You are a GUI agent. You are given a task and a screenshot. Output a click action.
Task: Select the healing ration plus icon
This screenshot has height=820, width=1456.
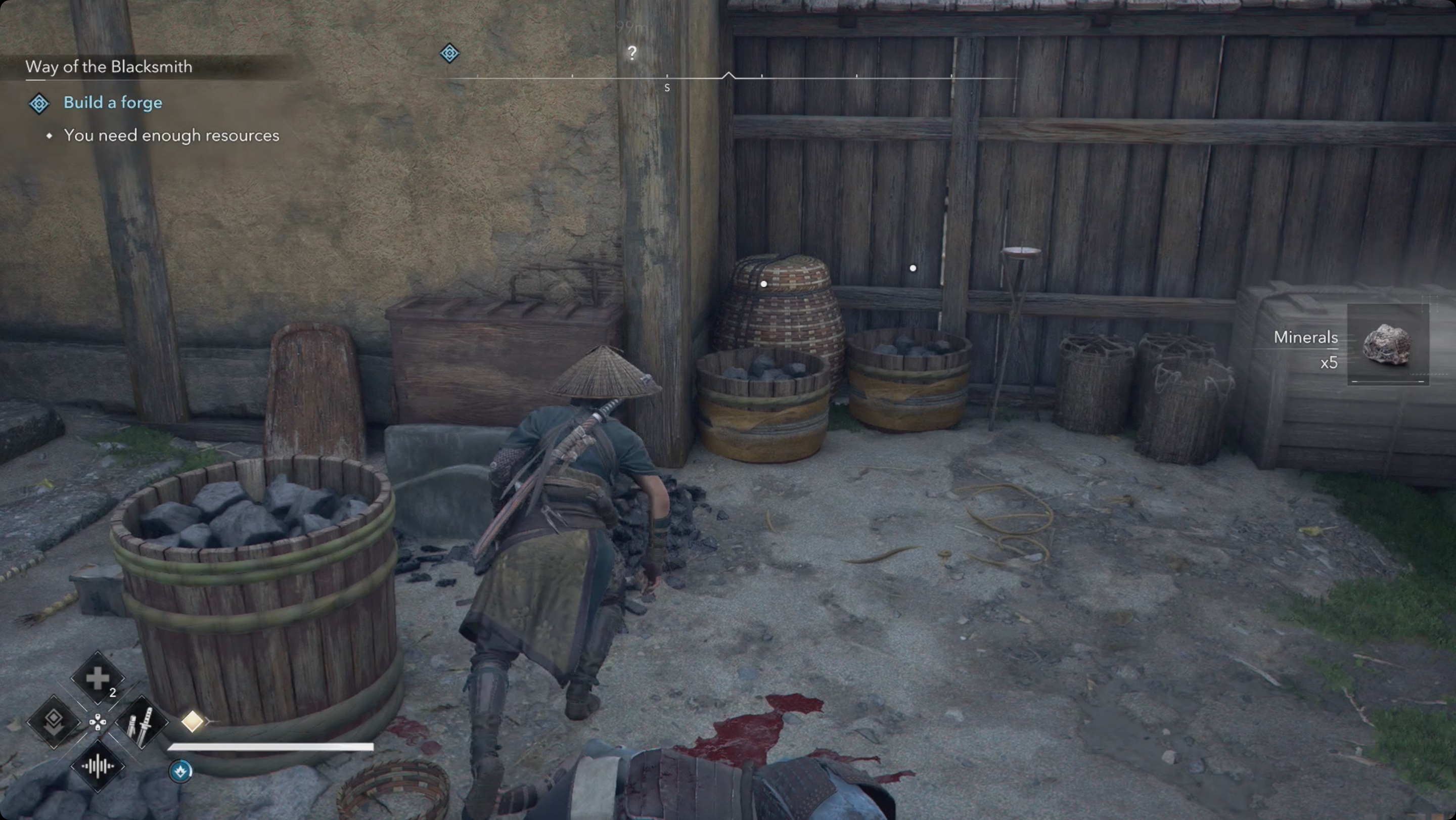pos(97,677)
